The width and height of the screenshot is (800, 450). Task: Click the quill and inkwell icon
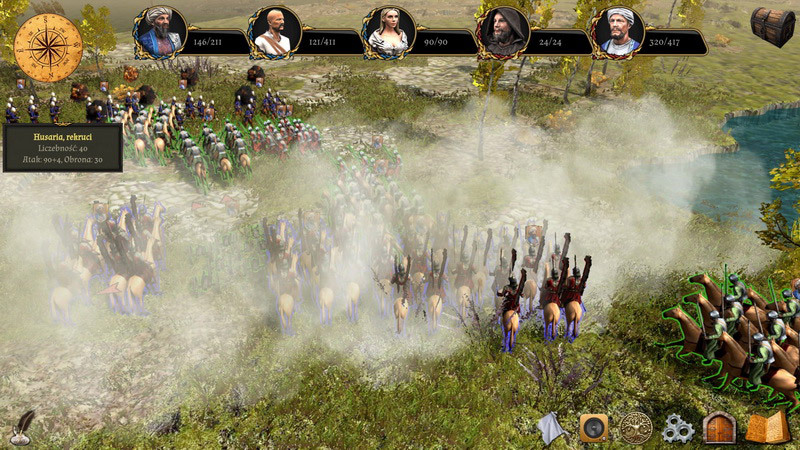21,429
